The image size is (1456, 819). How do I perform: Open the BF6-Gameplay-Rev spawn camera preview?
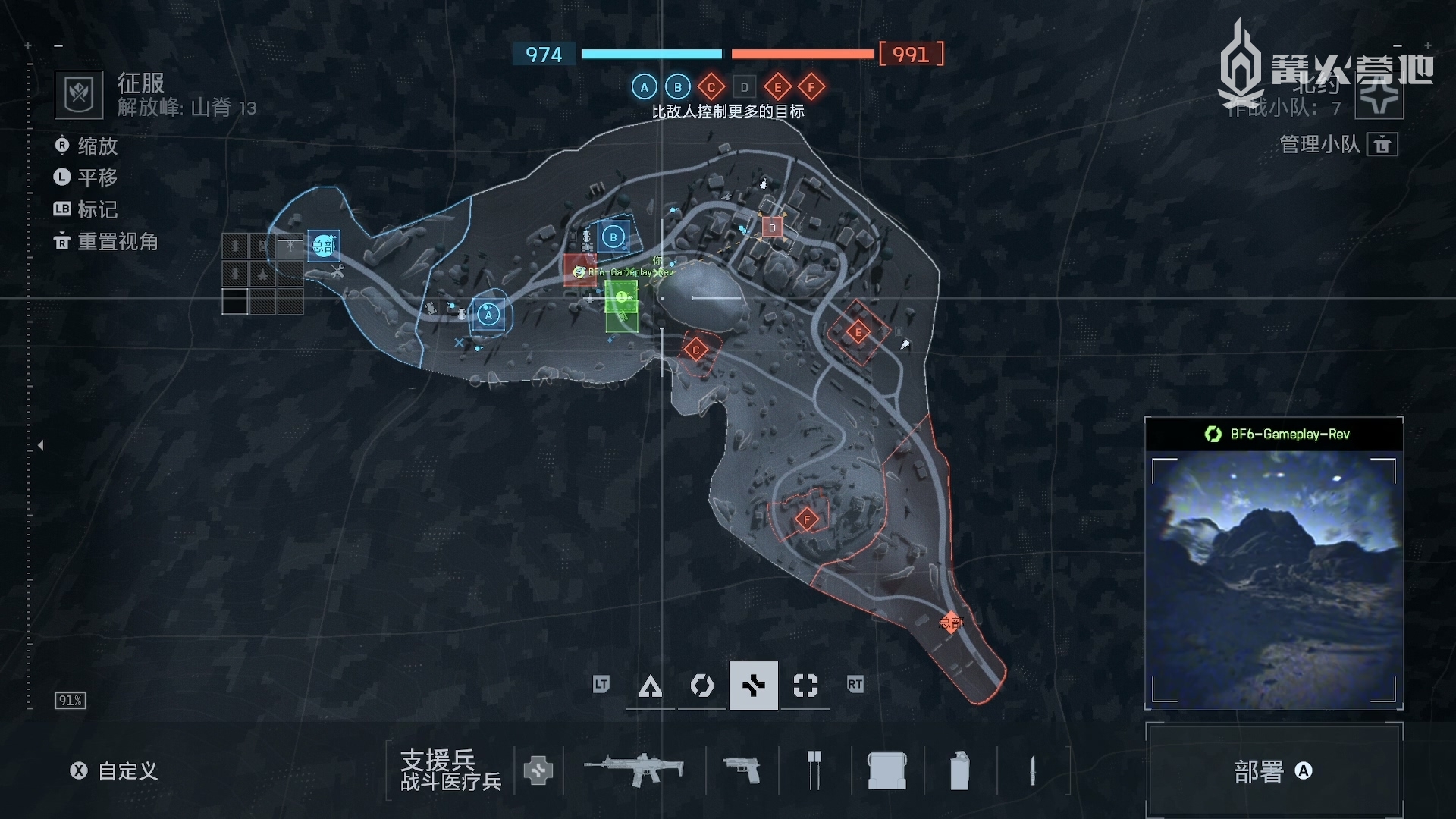(1273, 580)
